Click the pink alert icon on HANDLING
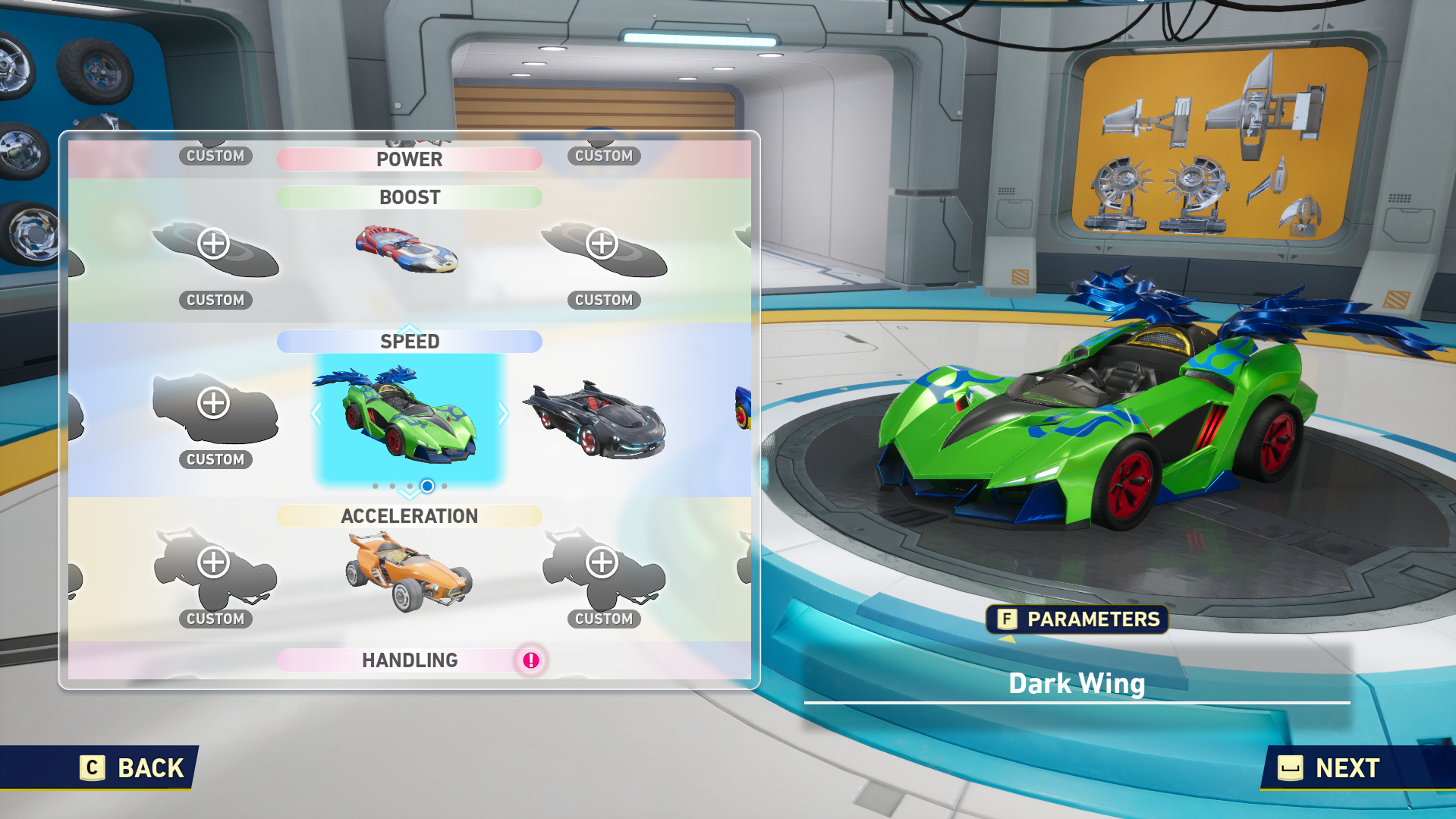This screenshot has width=1456, height=819. (x=531, y=660)
